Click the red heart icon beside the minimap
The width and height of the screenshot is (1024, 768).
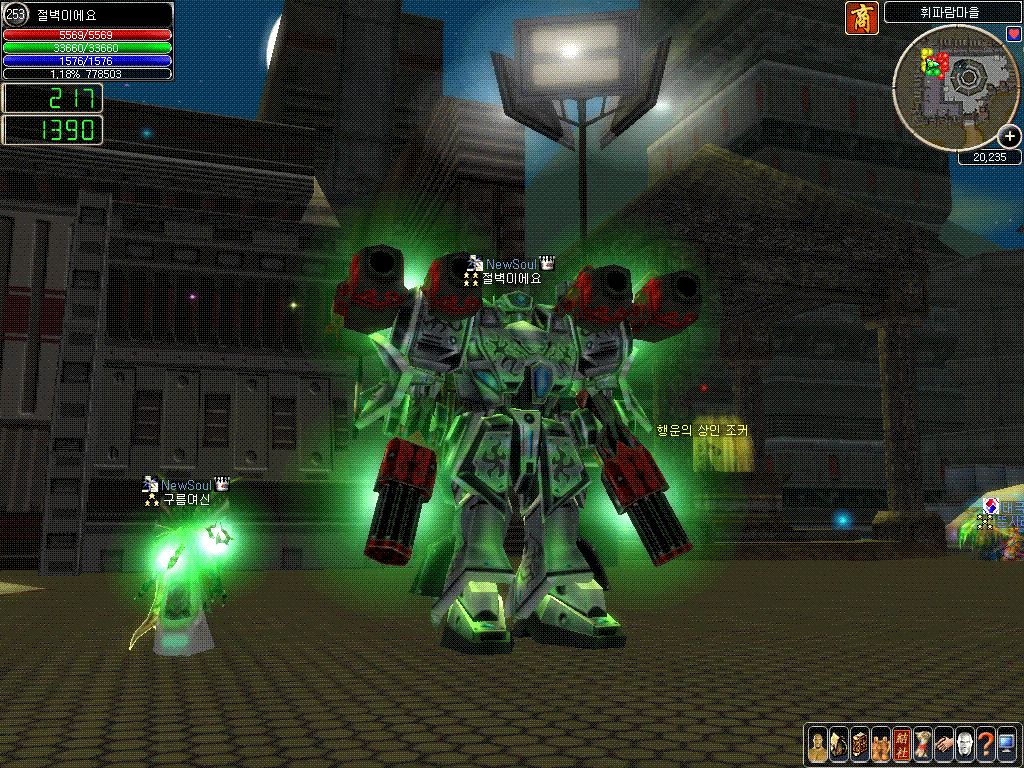[1013, 34]
